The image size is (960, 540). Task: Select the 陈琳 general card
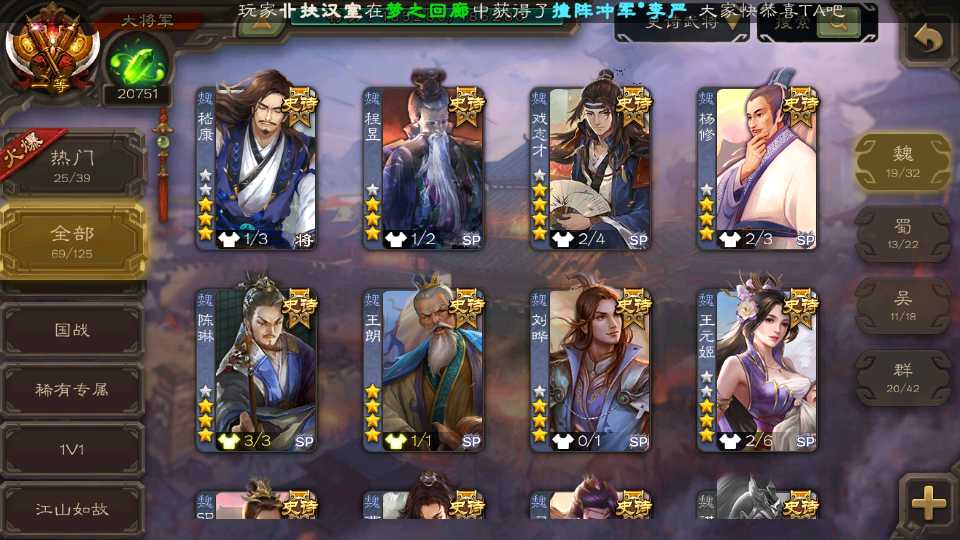pos(256,370)
